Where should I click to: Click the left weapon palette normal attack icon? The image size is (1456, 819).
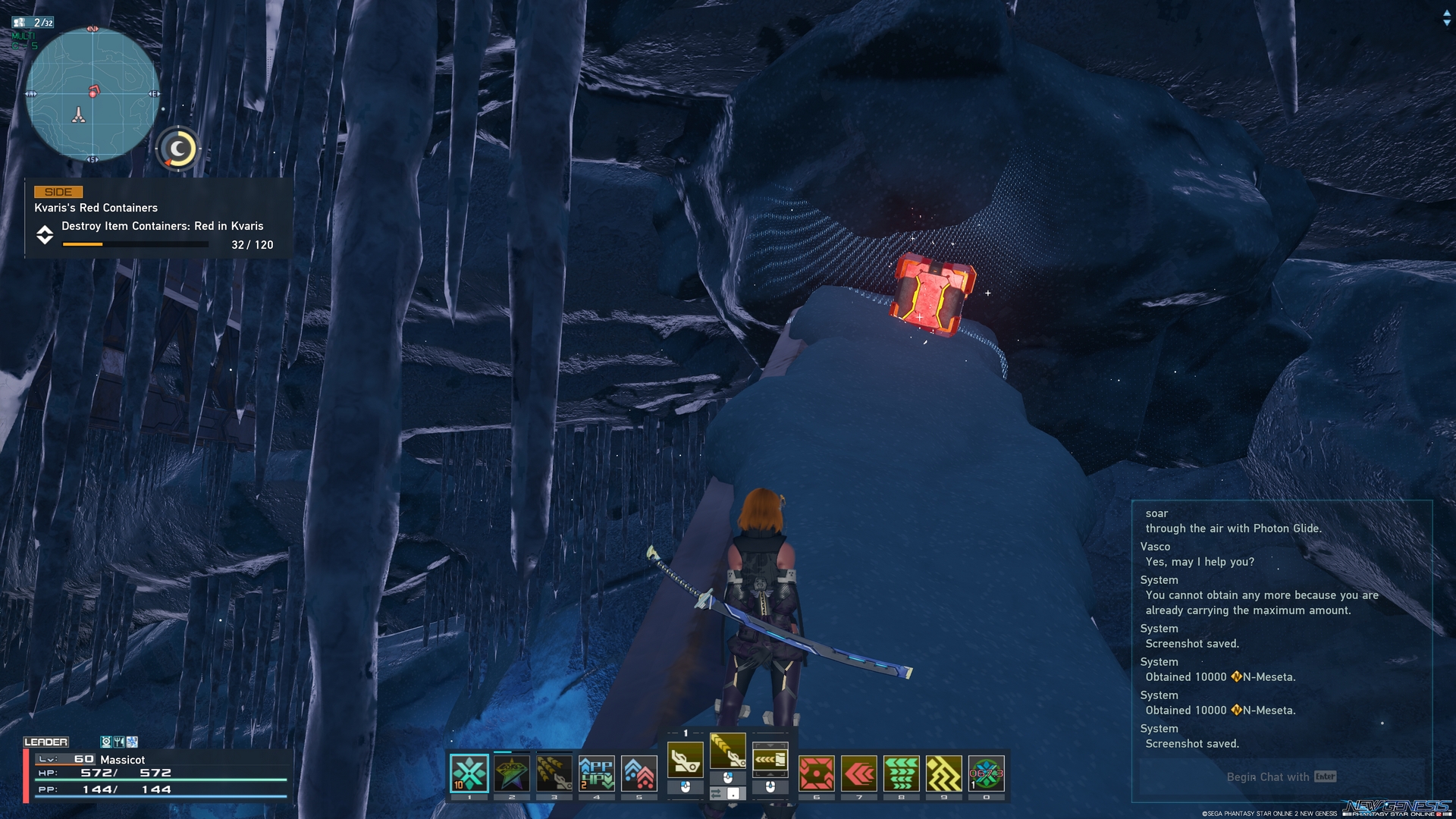tap(685, 759)
